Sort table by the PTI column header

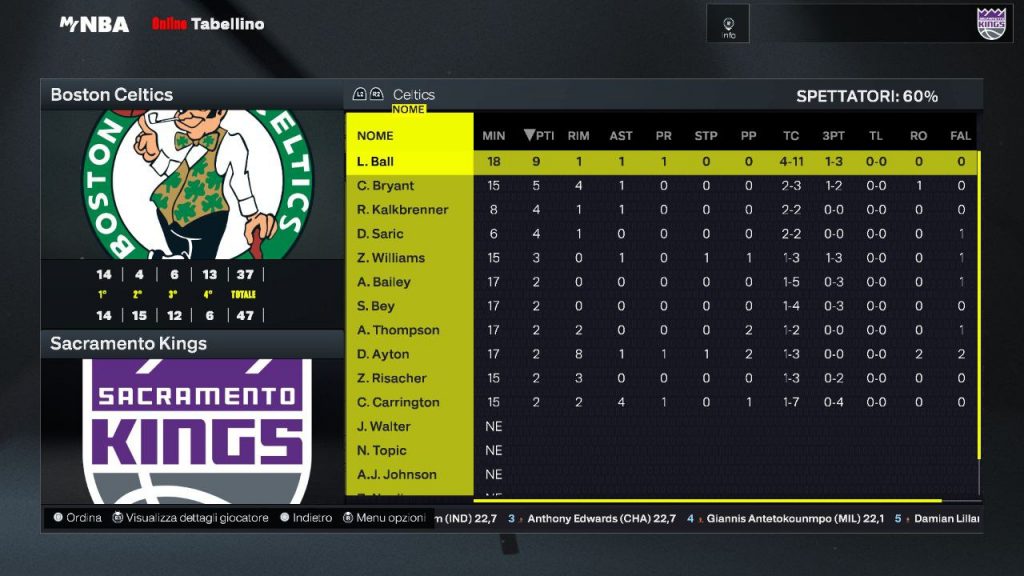[539, 136]
